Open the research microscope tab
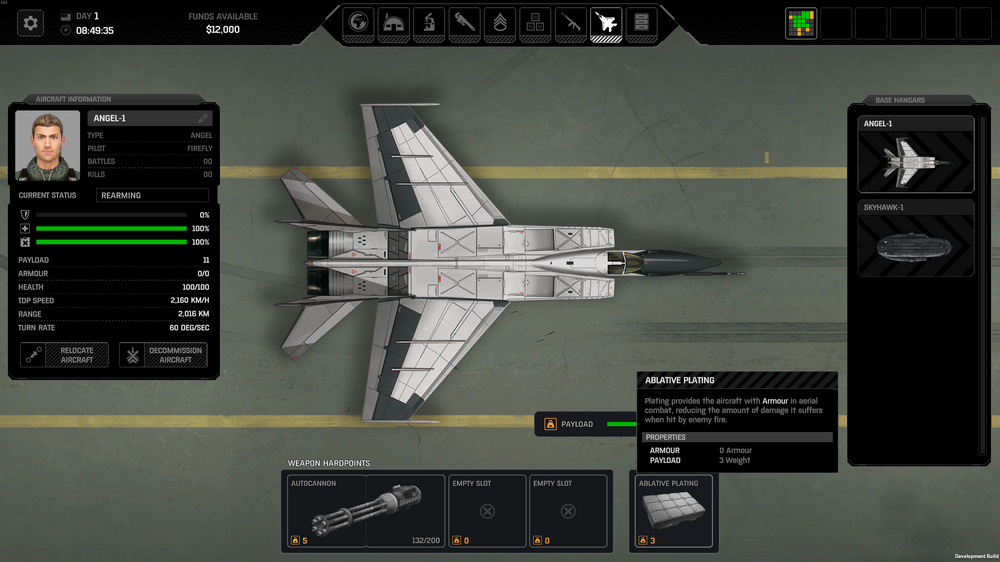Image resolution: width=1000 pixels, height=562 pixels. click(428, 22)
